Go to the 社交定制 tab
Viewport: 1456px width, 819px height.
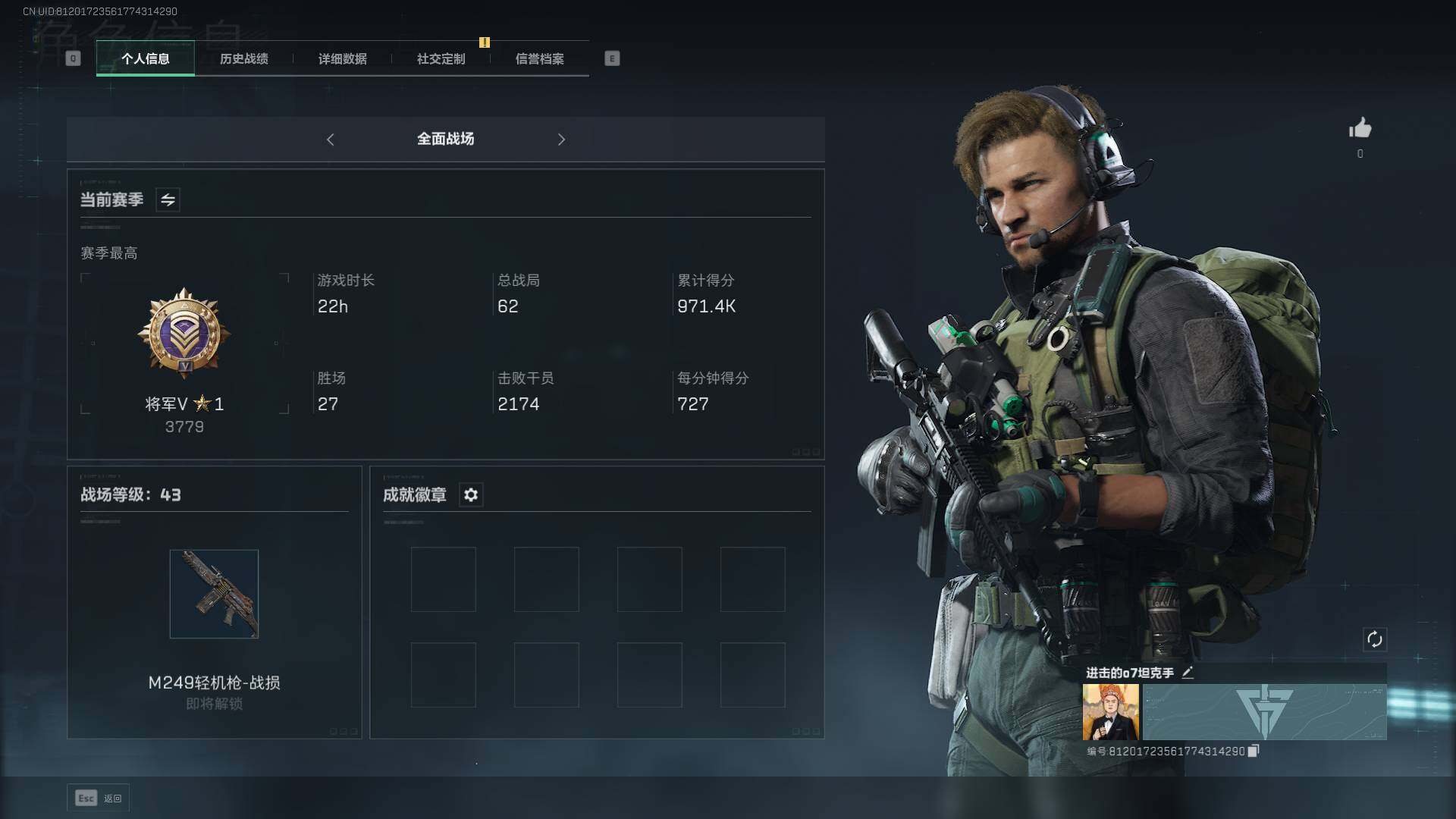coord(441,58)
